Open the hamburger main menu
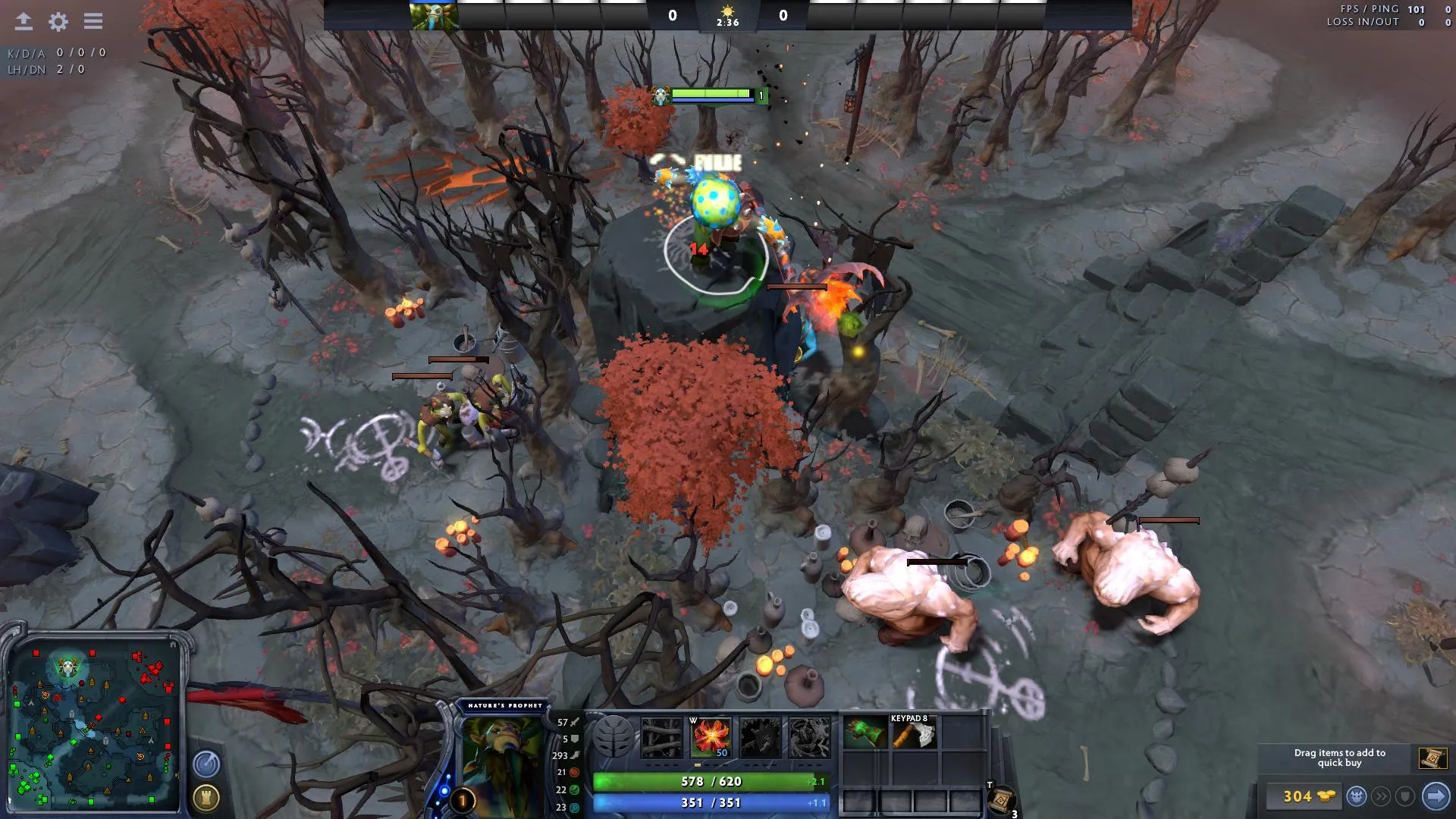Image resolution: width=1456 pixels, height=819 pixels. point(93,21)
